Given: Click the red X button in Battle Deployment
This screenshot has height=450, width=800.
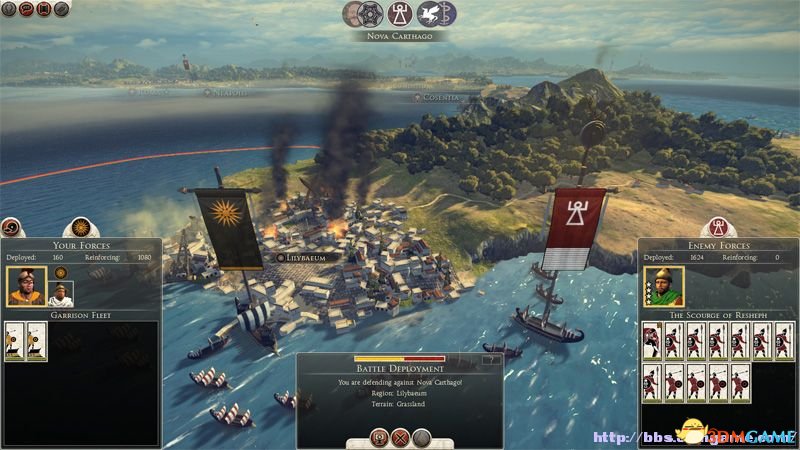Looking at the screenshot, I should tap(400, 437).
